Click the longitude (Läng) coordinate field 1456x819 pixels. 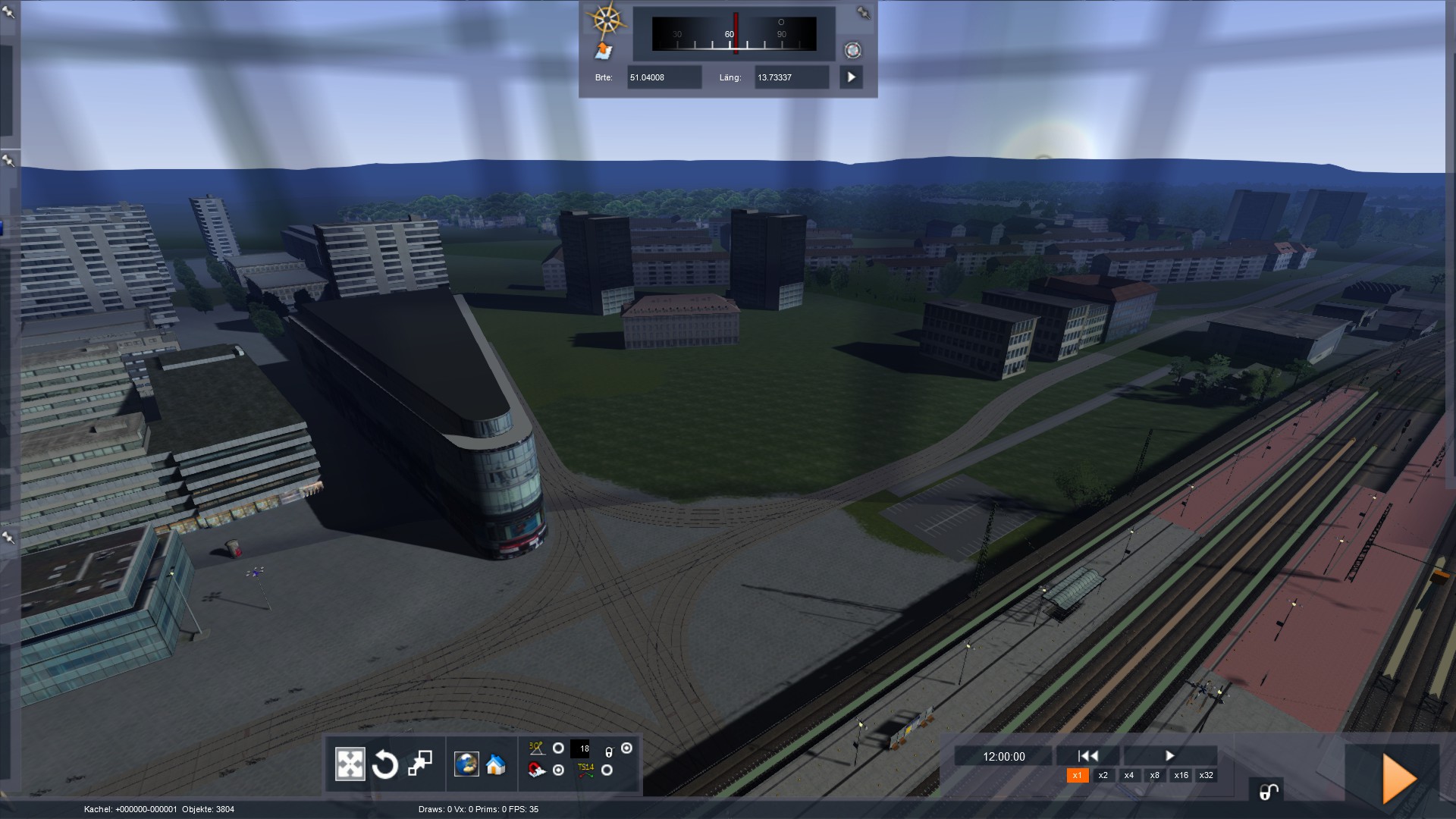[791, 77]
